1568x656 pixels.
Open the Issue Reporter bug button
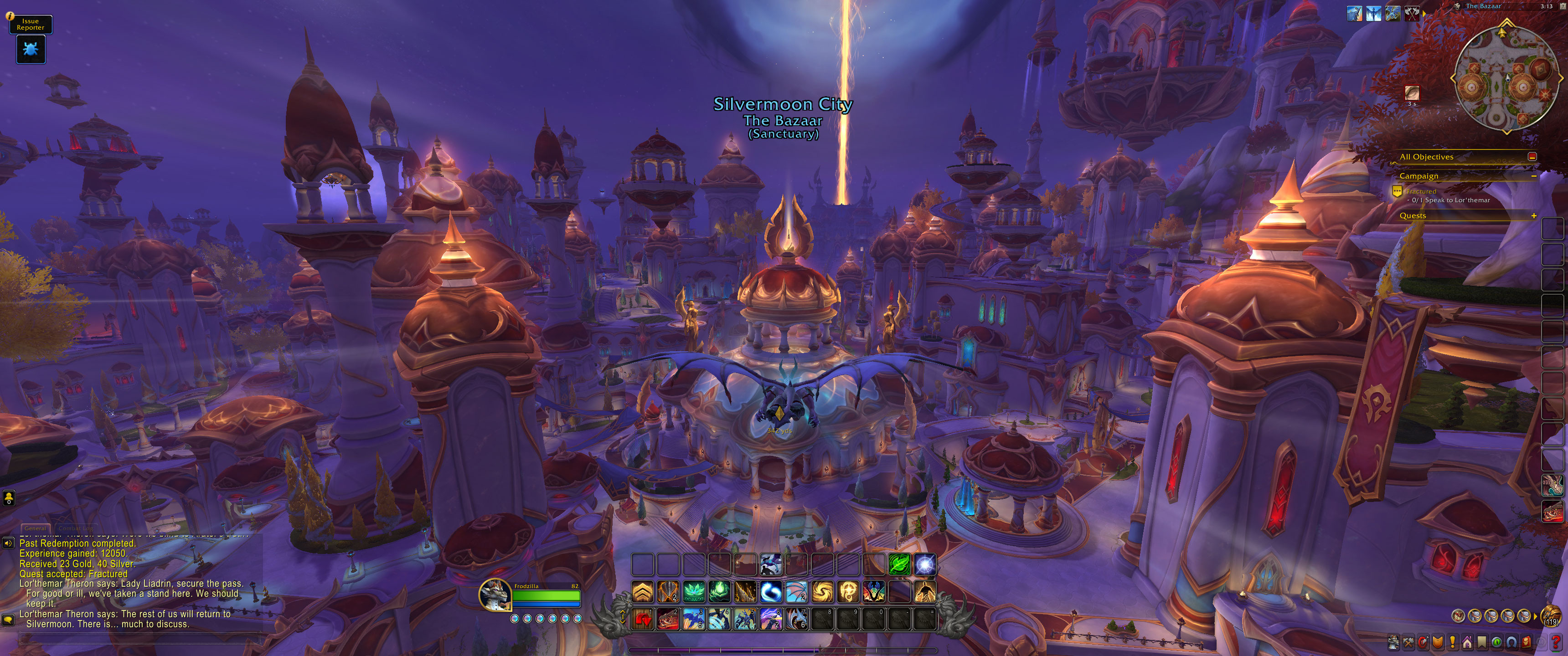31,49
